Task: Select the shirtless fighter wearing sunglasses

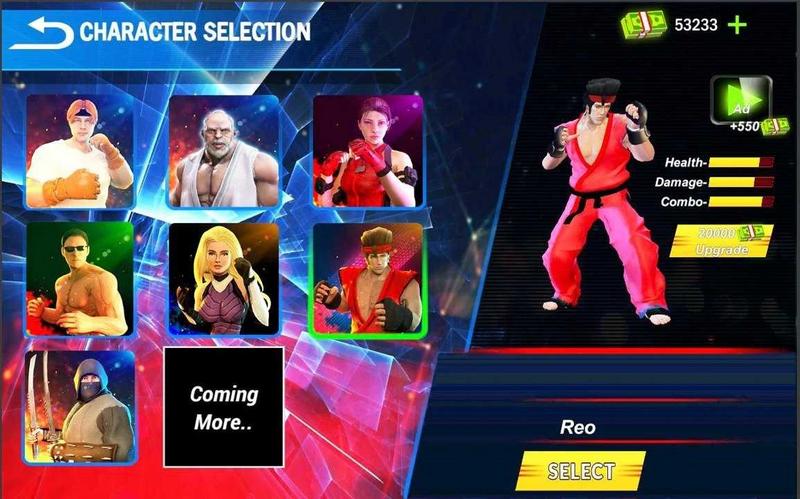Action: tap(79, 279)
